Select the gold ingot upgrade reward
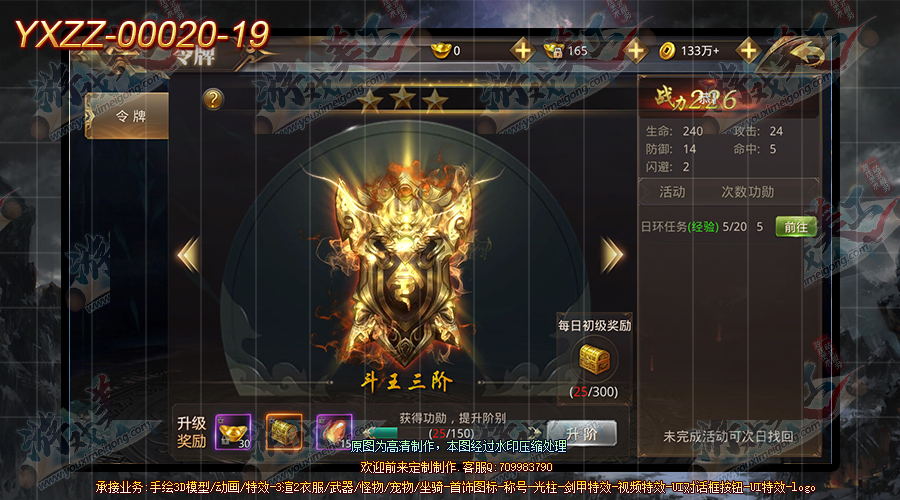Screen dimensions: 900x500 click(233, 432)
